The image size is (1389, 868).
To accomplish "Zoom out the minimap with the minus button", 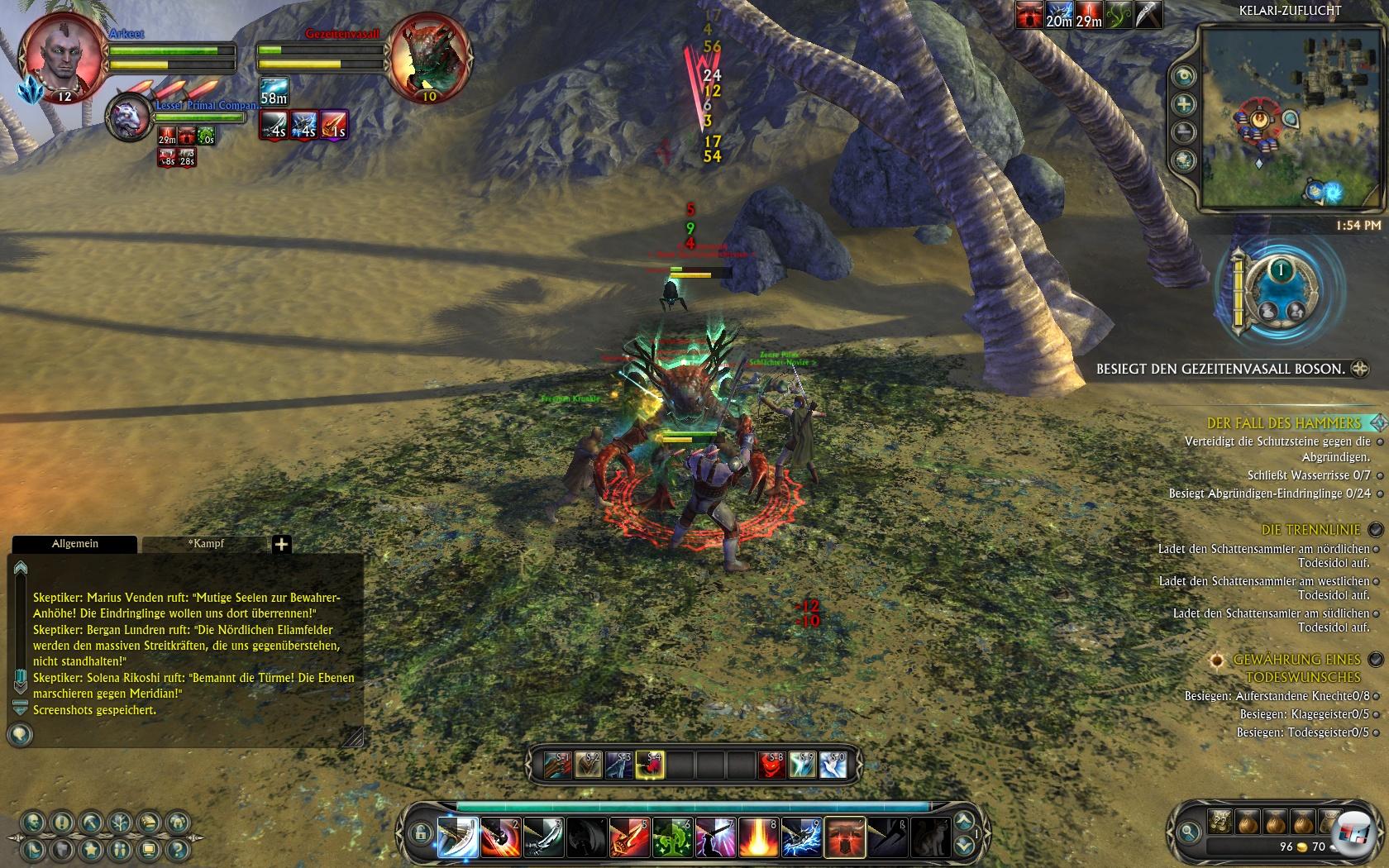I will pyautogui.click(x=1185, y=132).
